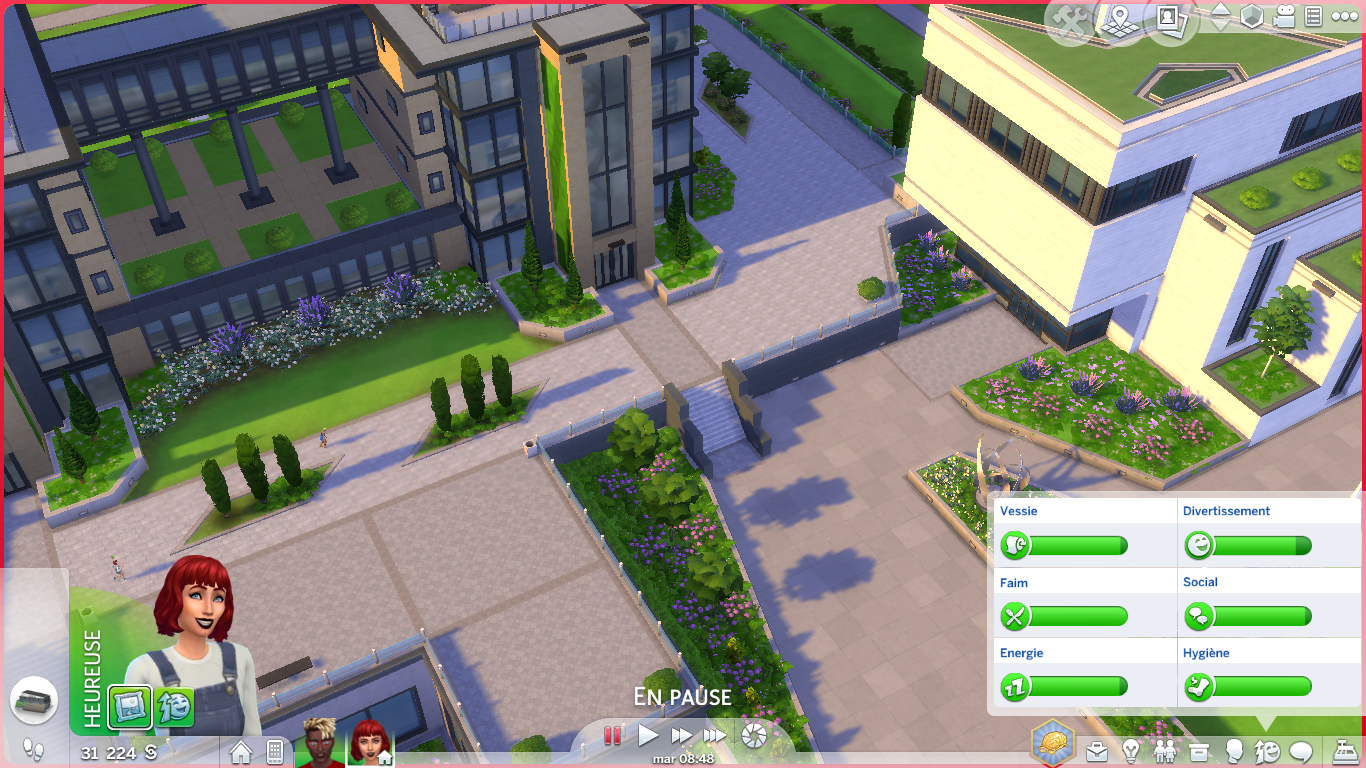Open the world map view
Screen dimensions: 1366x768
(1118, 20)
